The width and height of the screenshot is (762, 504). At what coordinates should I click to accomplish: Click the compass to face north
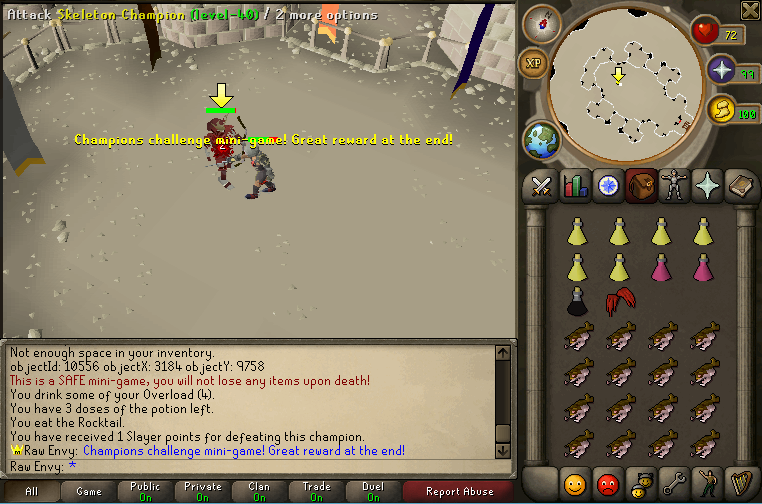(x=541, y=23)
